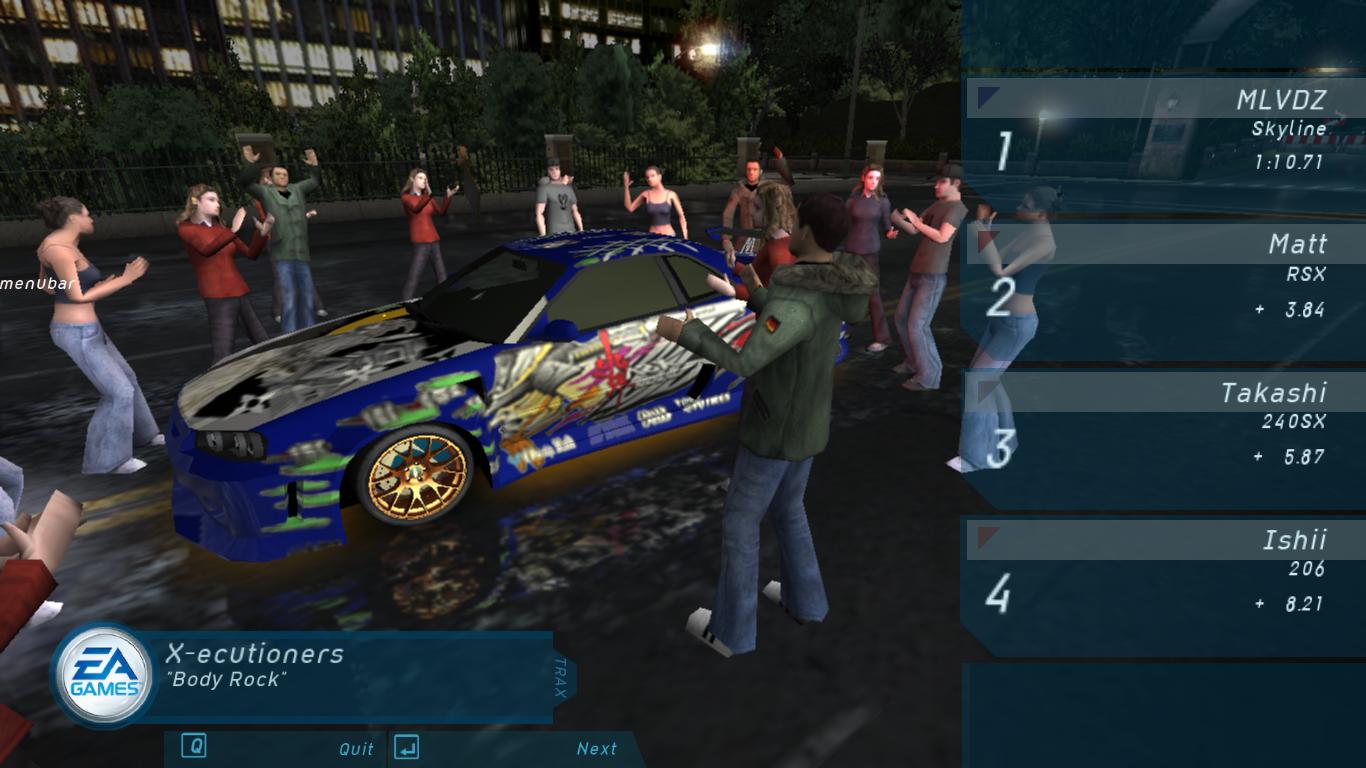This screenshot has height=768, width=1366.
Task: Click the Q key icon beside Quit
Action: 194,748
